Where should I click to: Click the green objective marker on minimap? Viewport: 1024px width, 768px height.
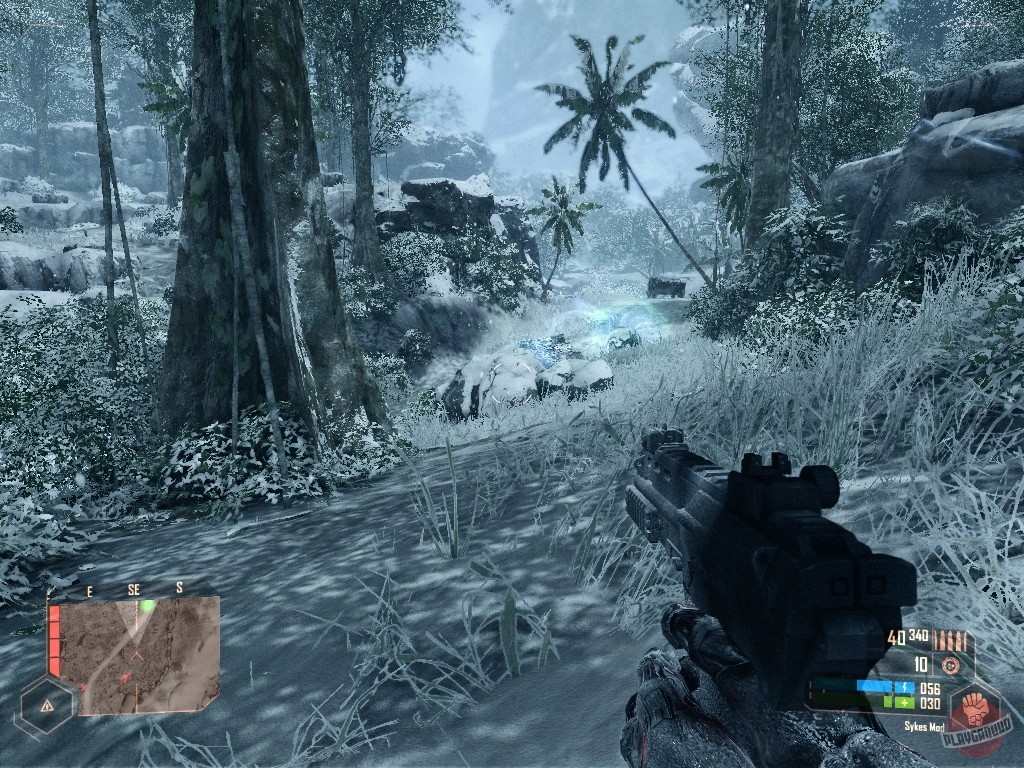pyautogui.click(x=147, y=606)
